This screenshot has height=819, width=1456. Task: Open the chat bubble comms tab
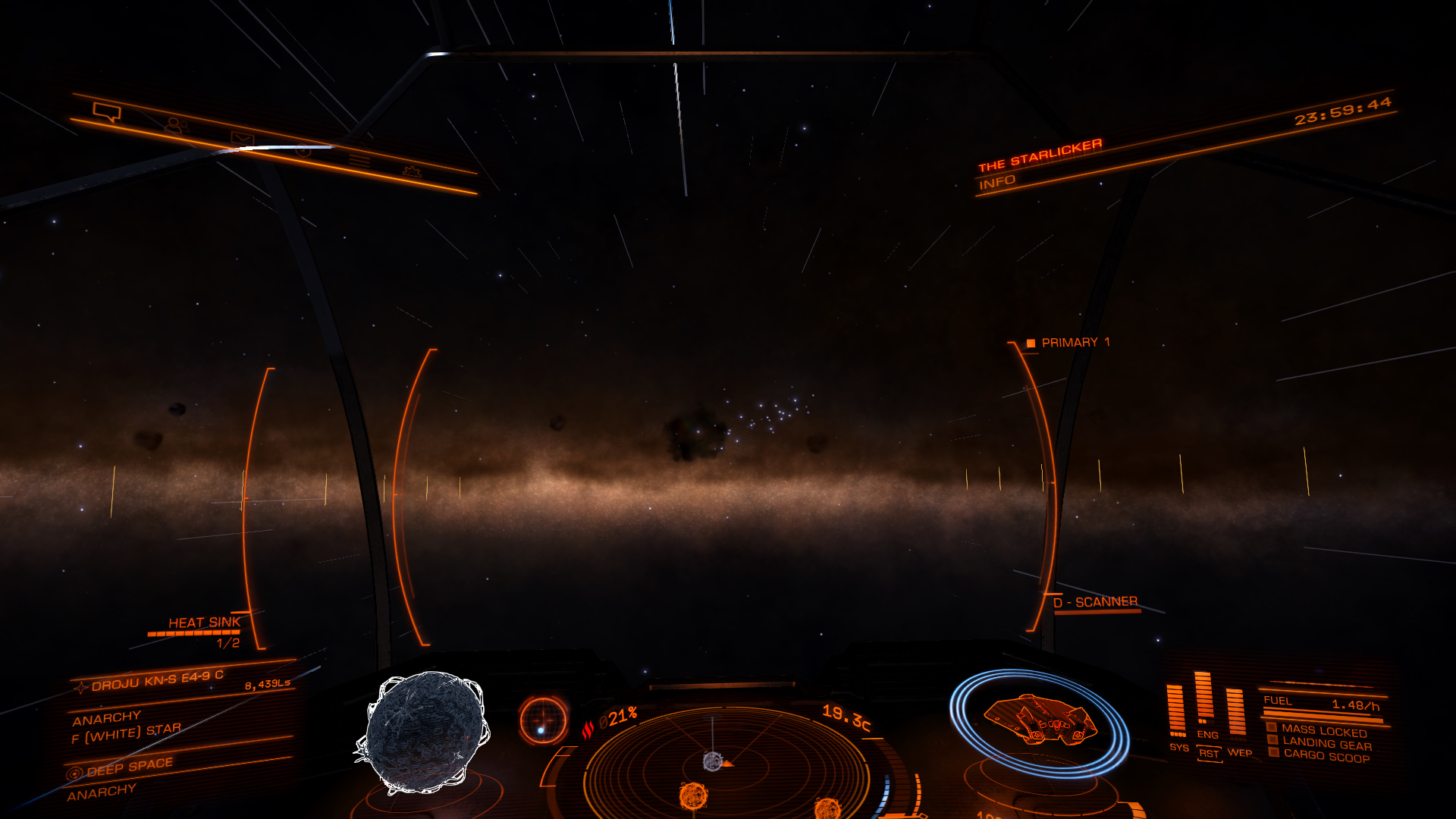[x=107, y=112]
